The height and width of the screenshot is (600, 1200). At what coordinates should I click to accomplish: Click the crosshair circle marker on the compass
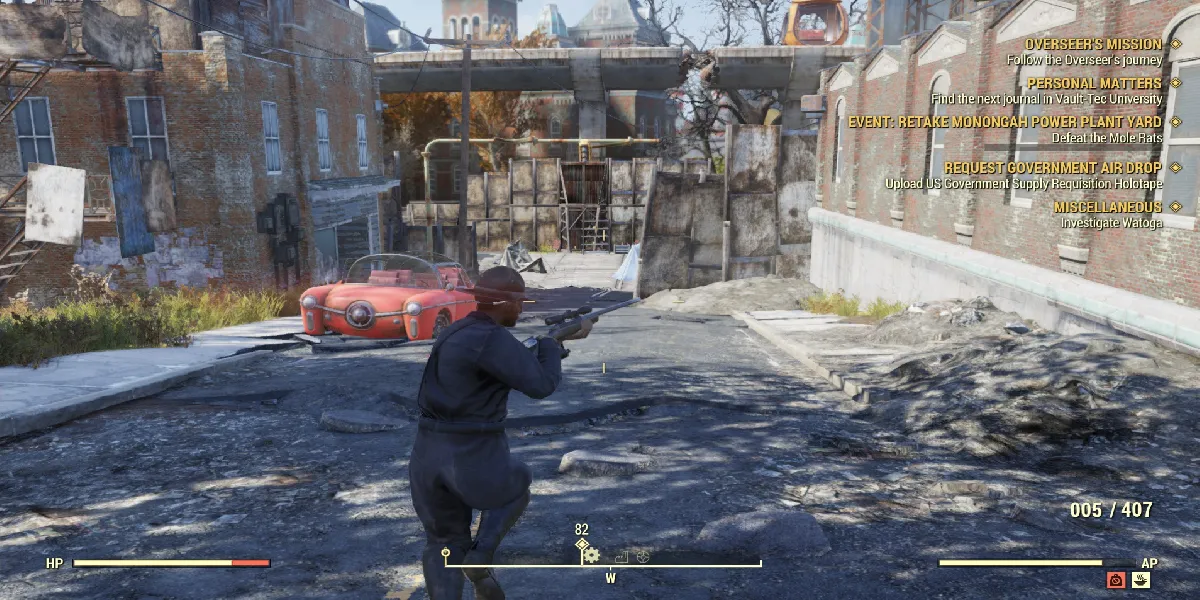coord(643,556)
